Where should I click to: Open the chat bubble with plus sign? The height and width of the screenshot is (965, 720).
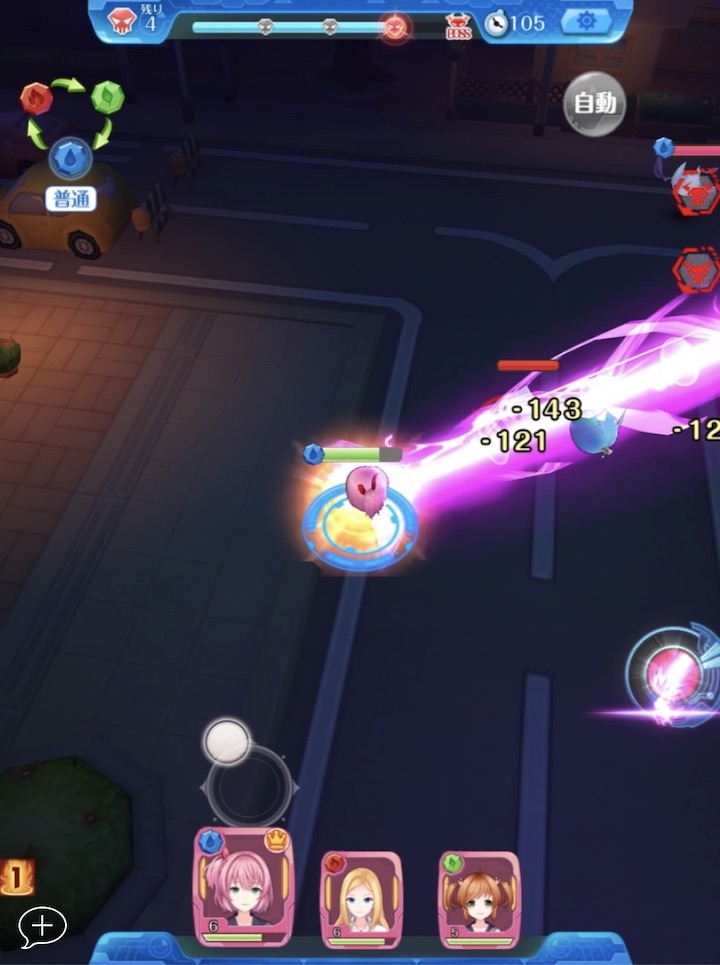[42, 927]
